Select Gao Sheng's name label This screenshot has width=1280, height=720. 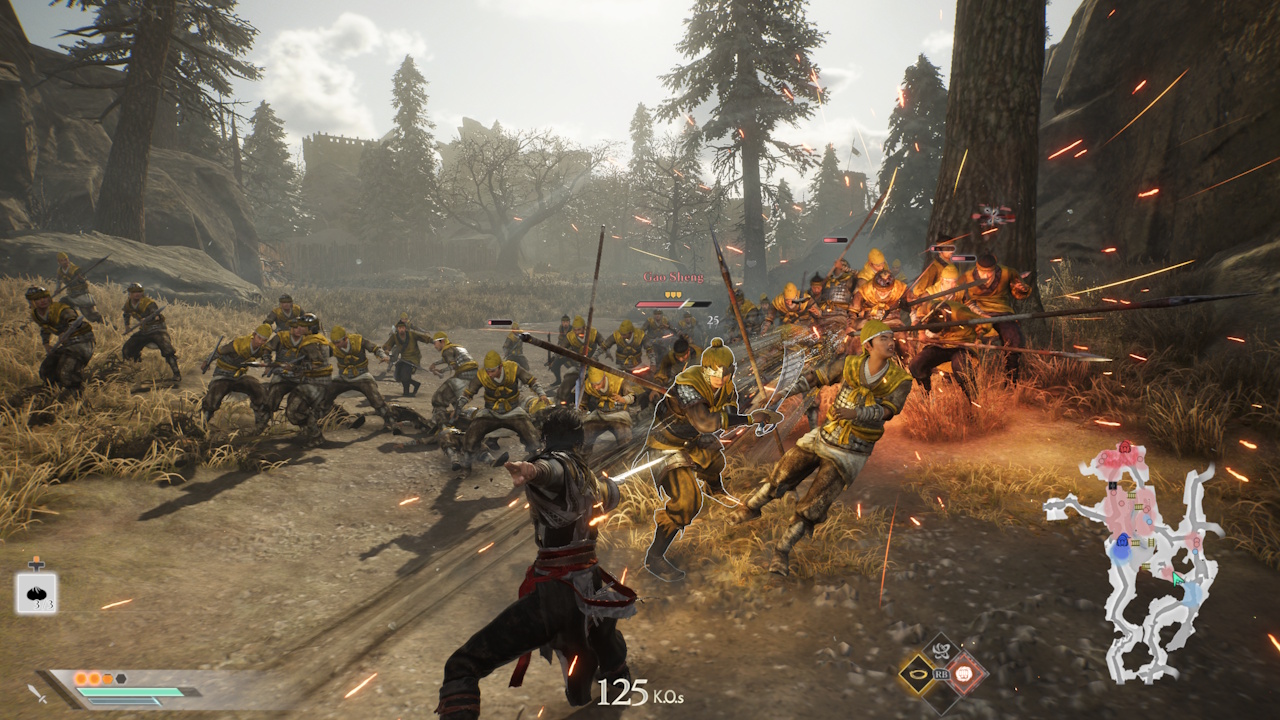point(674,277)
